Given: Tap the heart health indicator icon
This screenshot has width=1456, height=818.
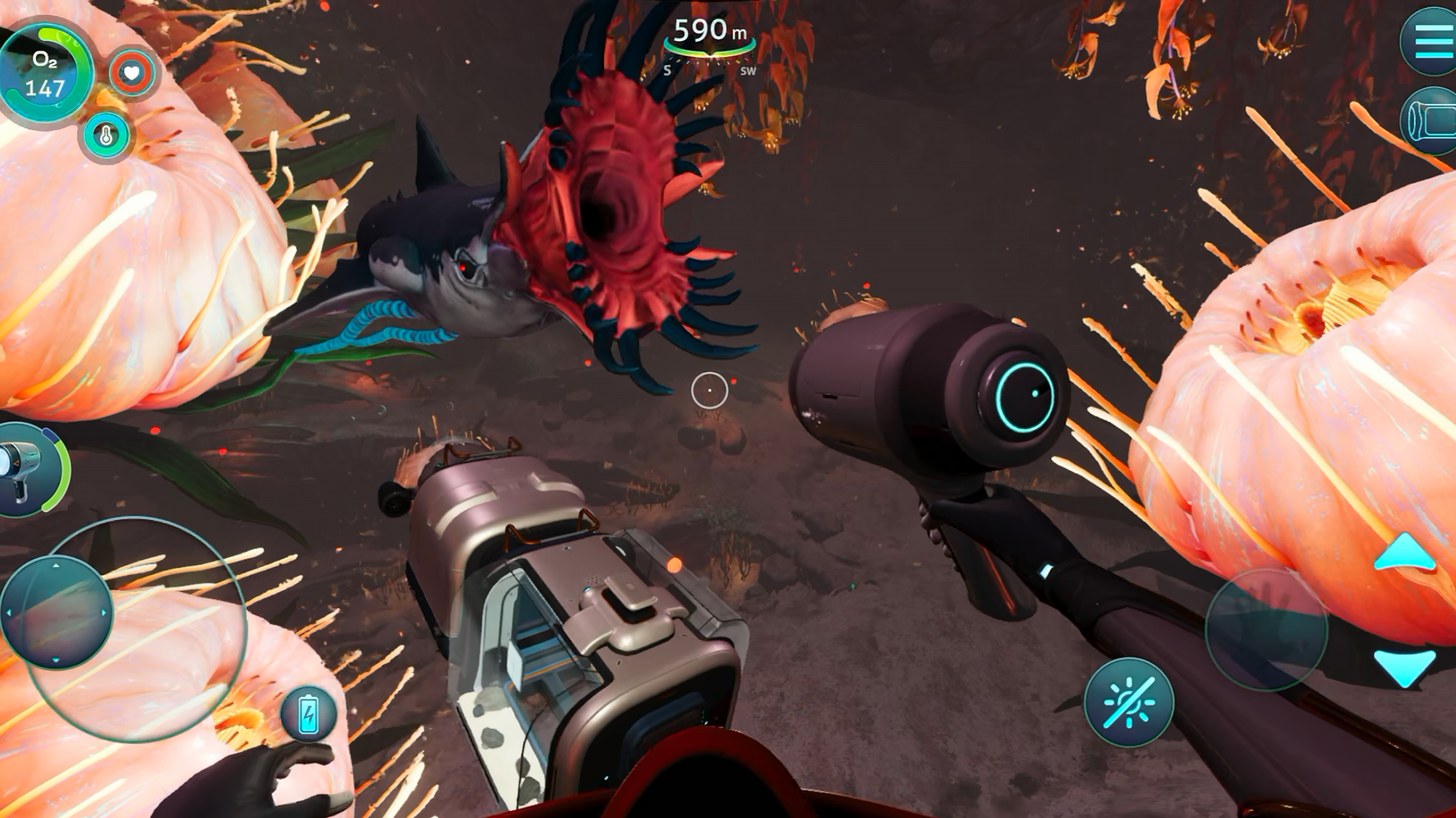Looking at the screenshot, I should point(131,73).
